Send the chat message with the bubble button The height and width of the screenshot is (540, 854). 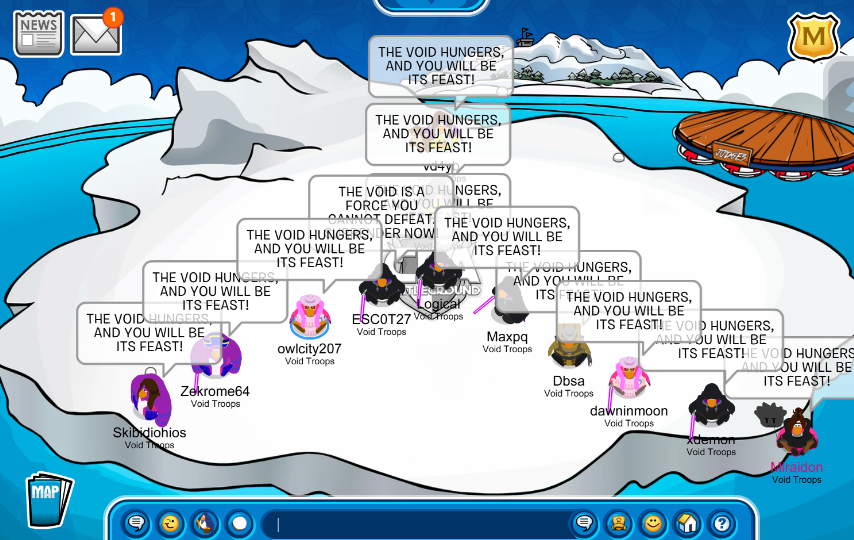[585, 523]
